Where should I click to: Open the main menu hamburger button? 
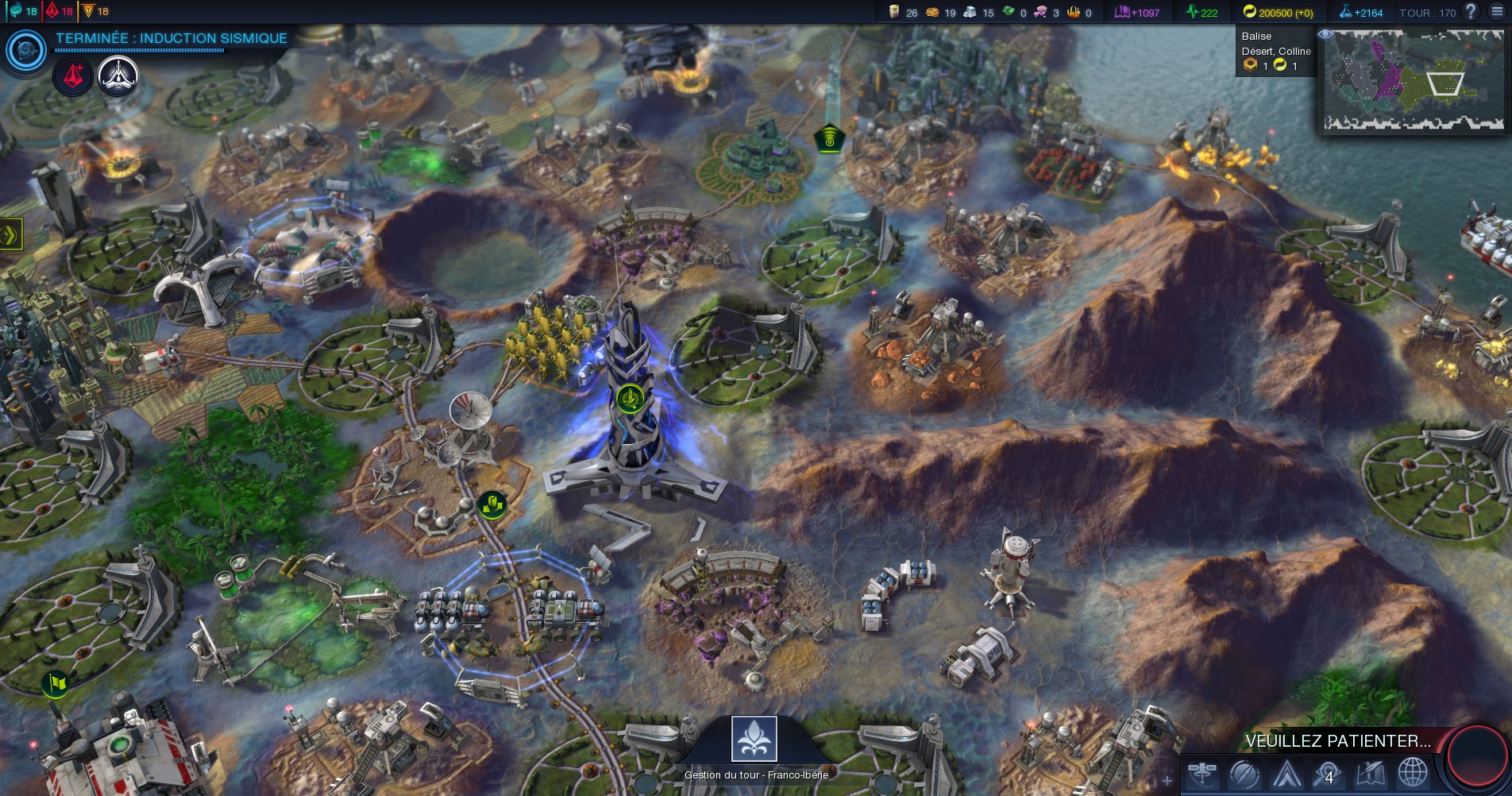[x=1497, y=12]
